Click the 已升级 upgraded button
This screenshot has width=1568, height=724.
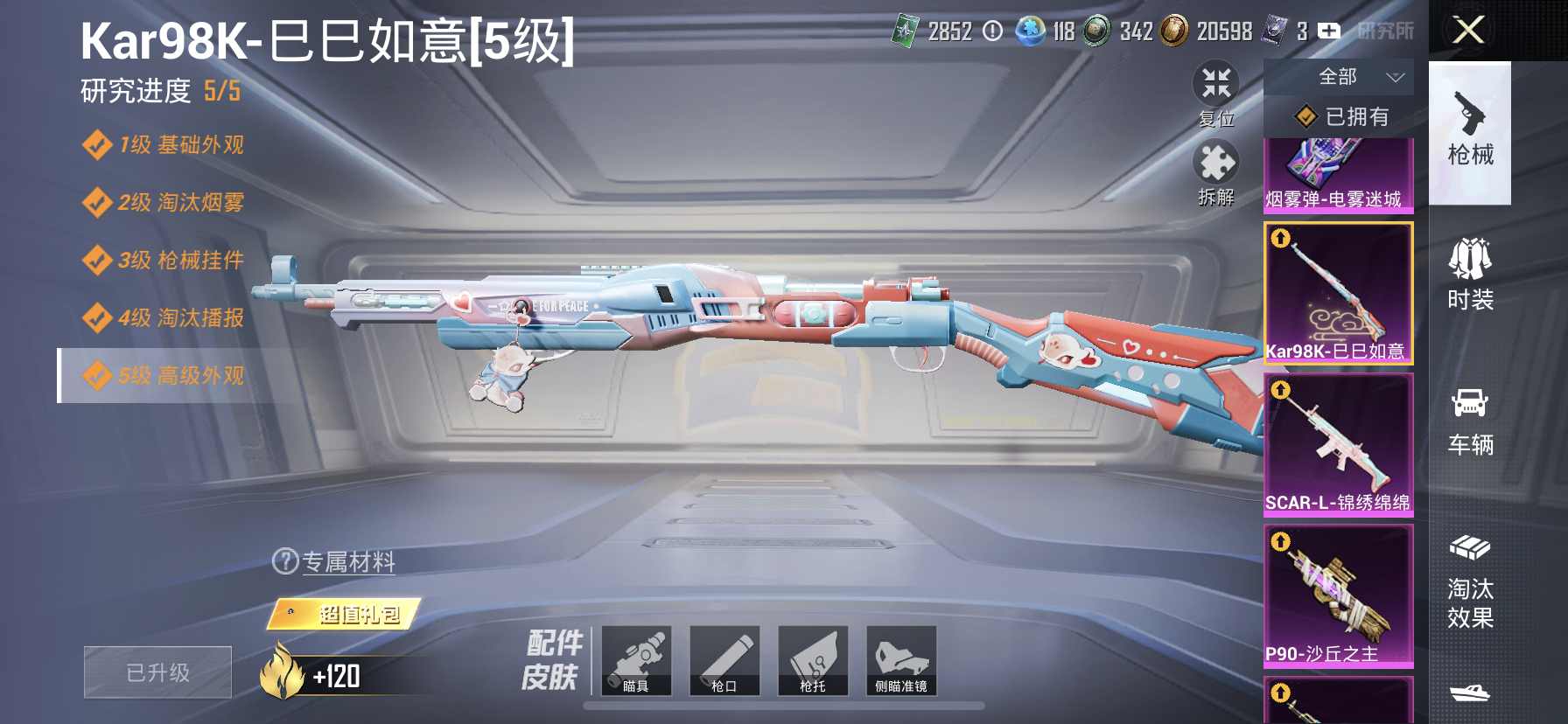pos(157,672)
